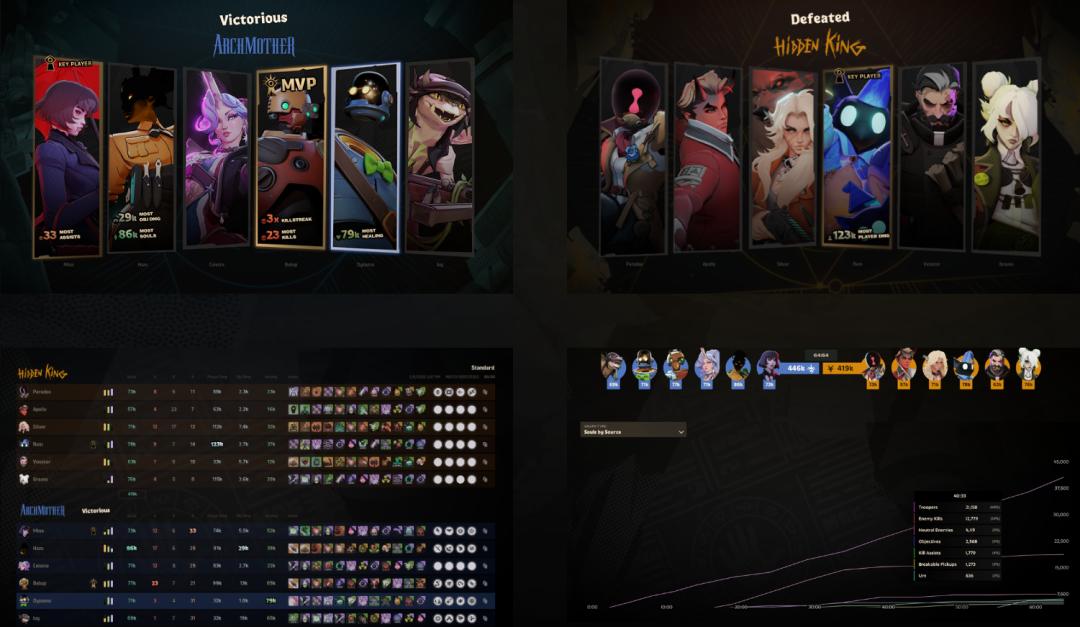Select the Venator hero card
Screen dimensions: 1080x627
click(931, 158)
